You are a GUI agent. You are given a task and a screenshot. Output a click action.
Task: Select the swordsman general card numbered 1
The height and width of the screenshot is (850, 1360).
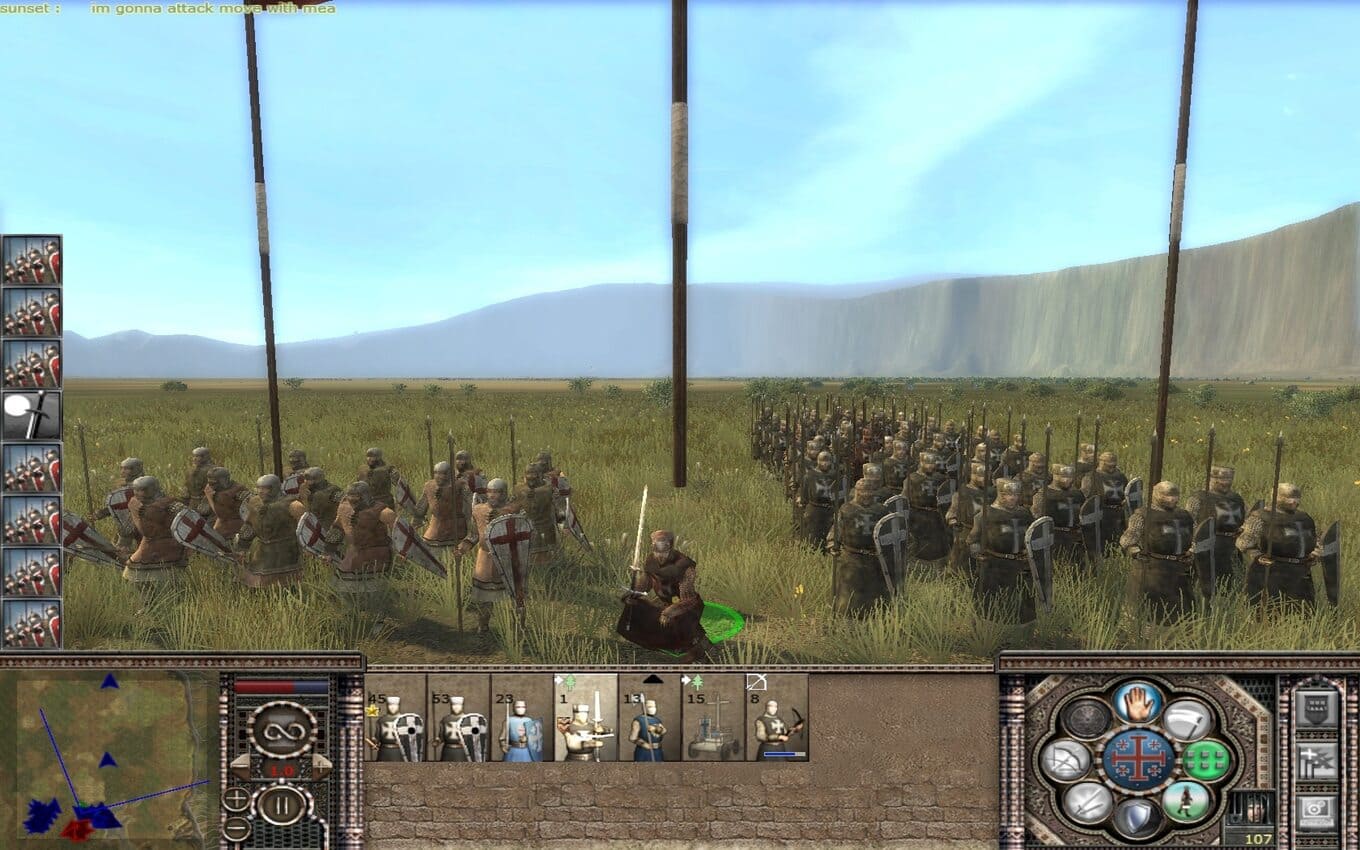point(586,718)
